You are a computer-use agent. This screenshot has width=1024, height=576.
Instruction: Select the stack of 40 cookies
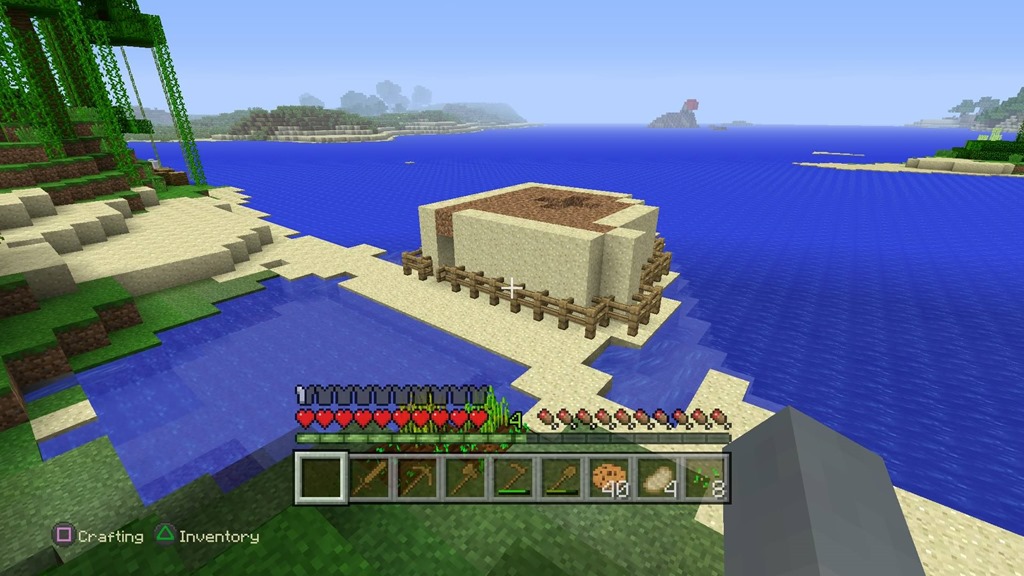[x=609, y=477]
